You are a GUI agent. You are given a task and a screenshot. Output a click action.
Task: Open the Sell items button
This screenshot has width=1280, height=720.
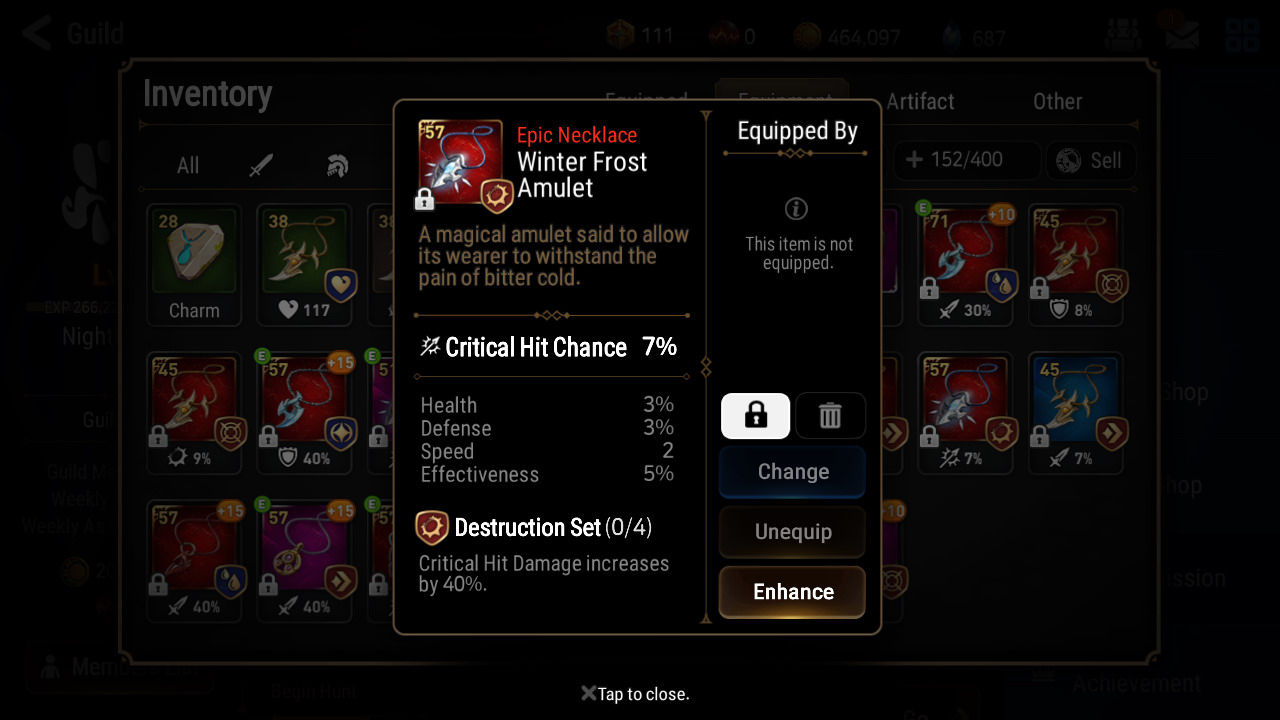[1089, 160]
